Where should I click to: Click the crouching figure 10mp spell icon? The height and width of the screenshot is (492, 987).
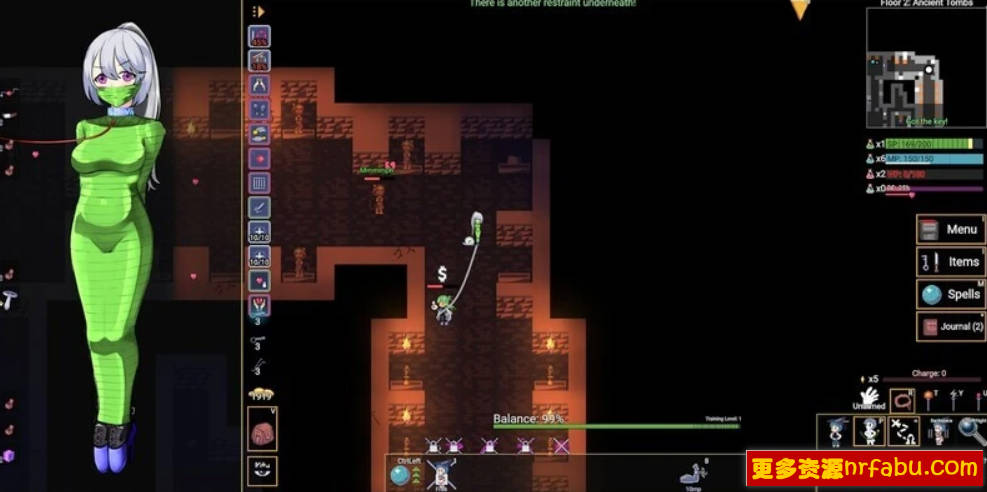[692, 475]
